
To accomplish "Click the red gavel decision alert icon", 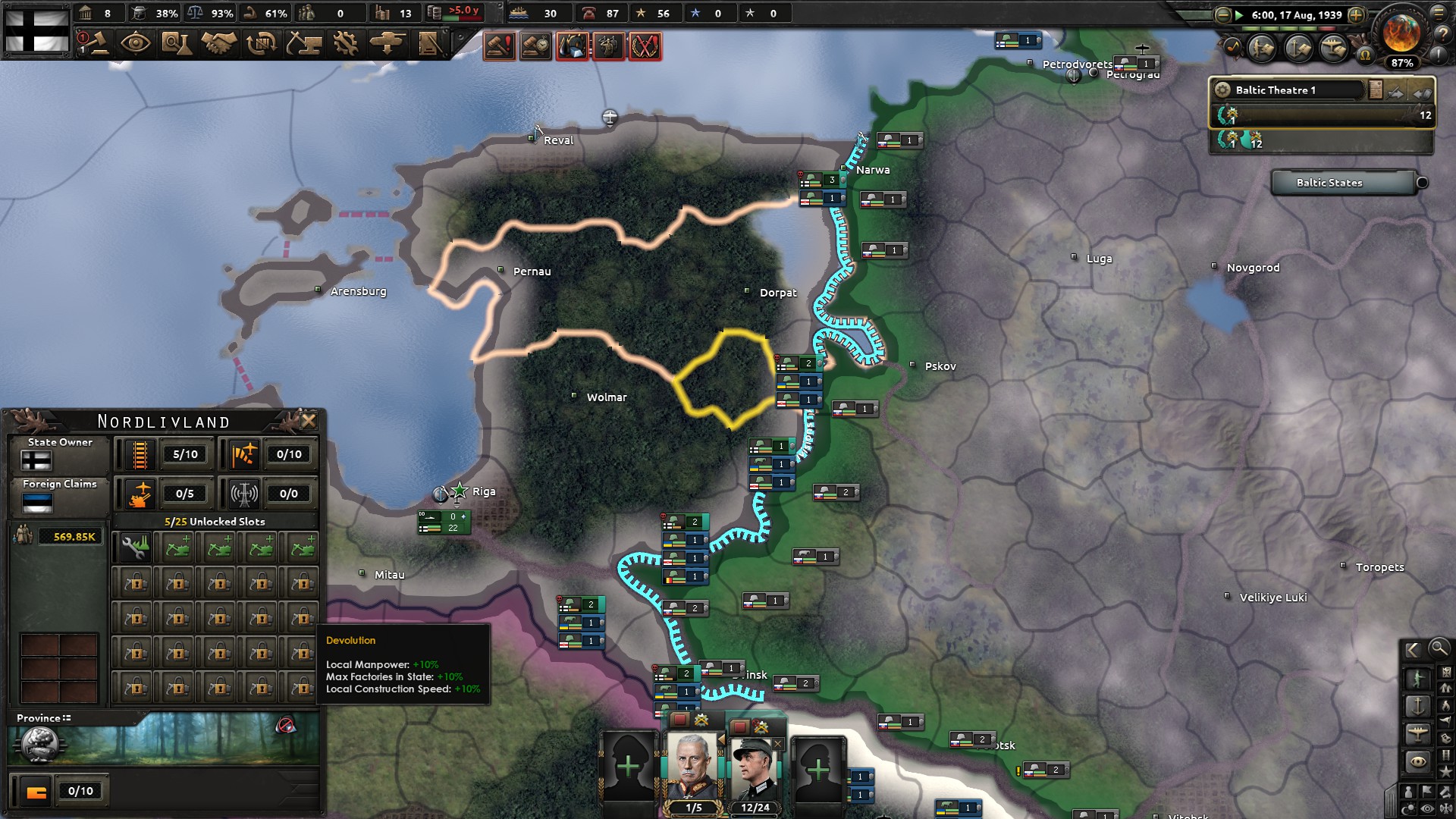I will tap(500, 45).
